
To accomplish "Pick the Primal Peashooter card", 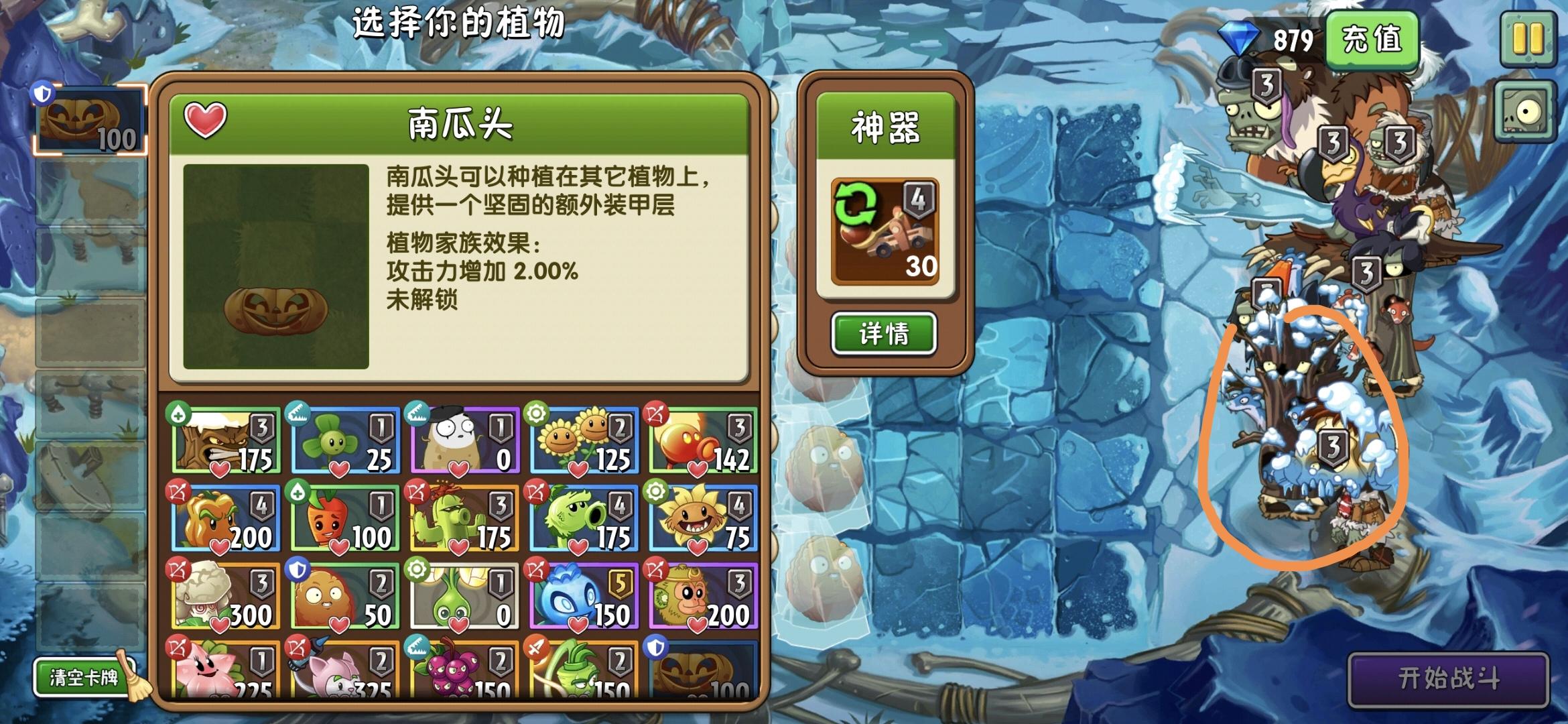I will (x=583, y=520).
